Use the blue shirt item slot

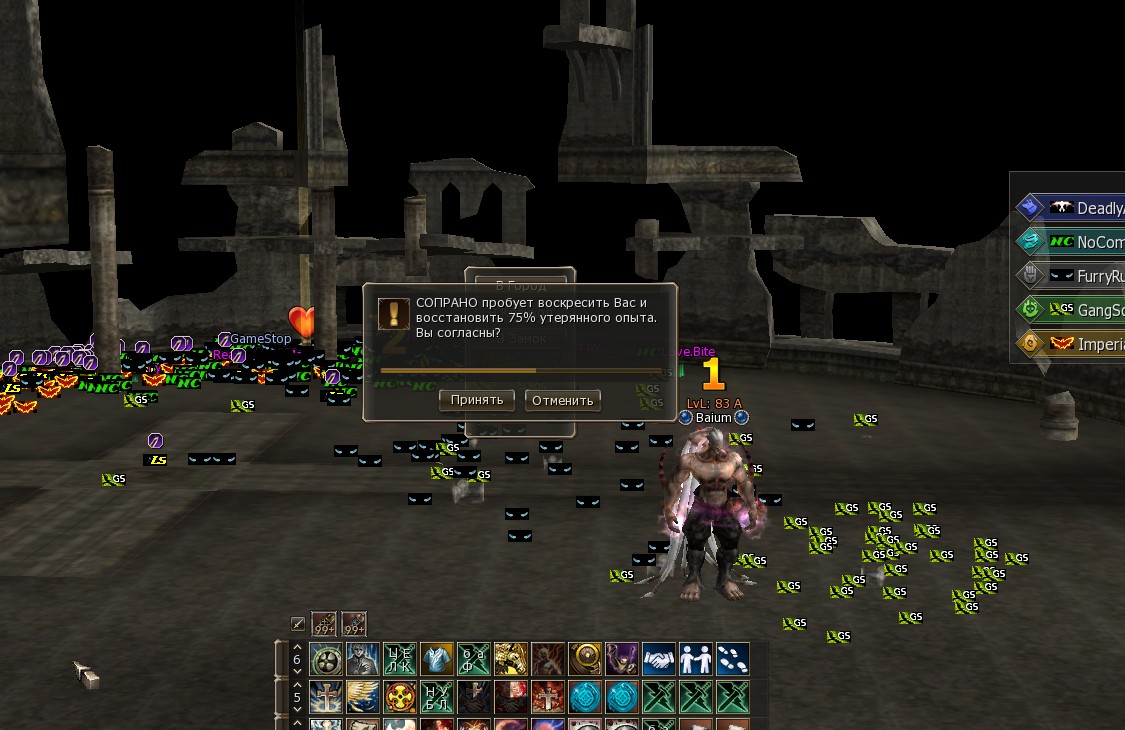pyautogui.click(x=437, y=659)
